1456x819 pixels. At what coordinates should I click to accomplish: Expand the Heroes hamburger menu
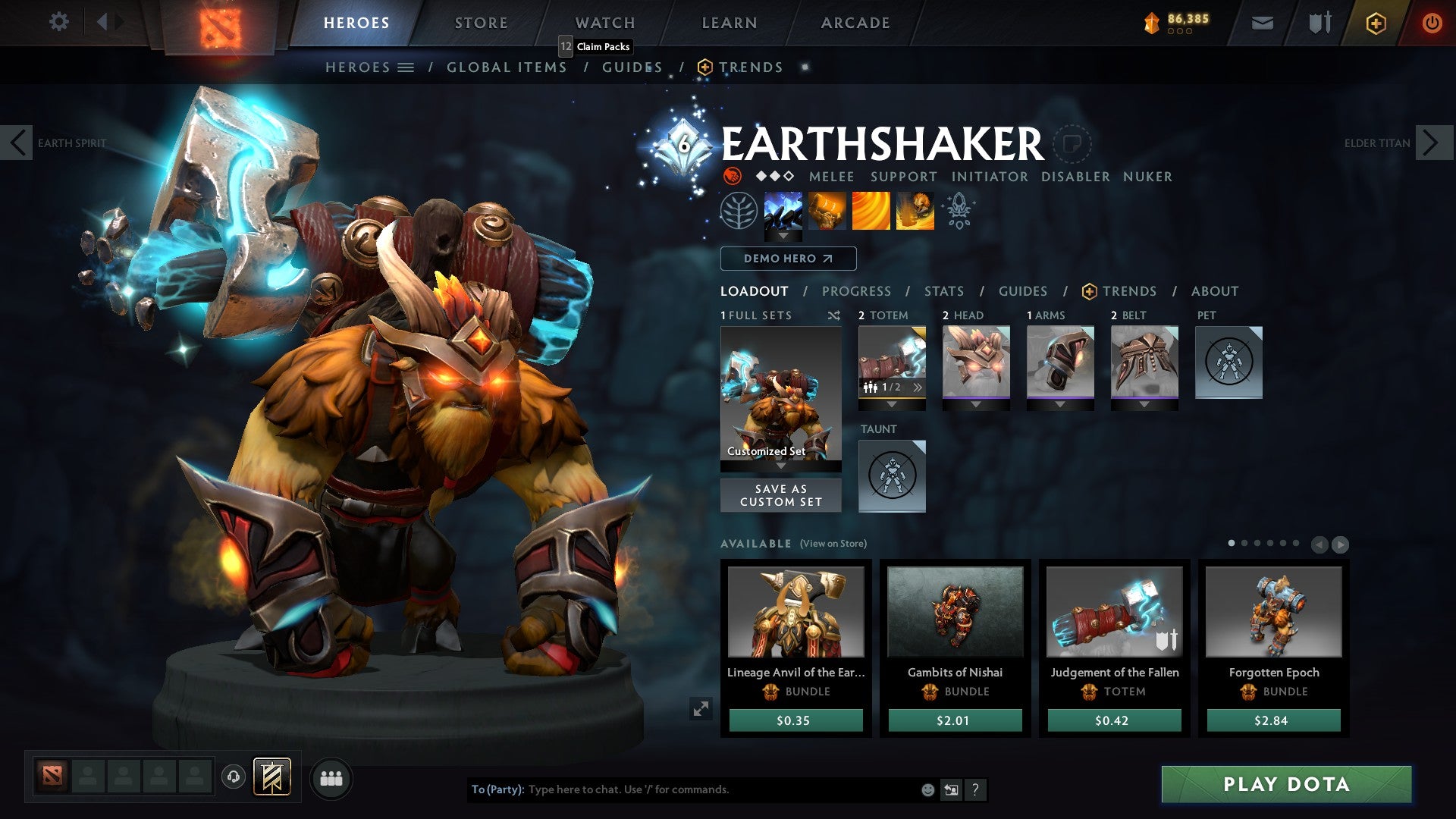click(405, 67)
